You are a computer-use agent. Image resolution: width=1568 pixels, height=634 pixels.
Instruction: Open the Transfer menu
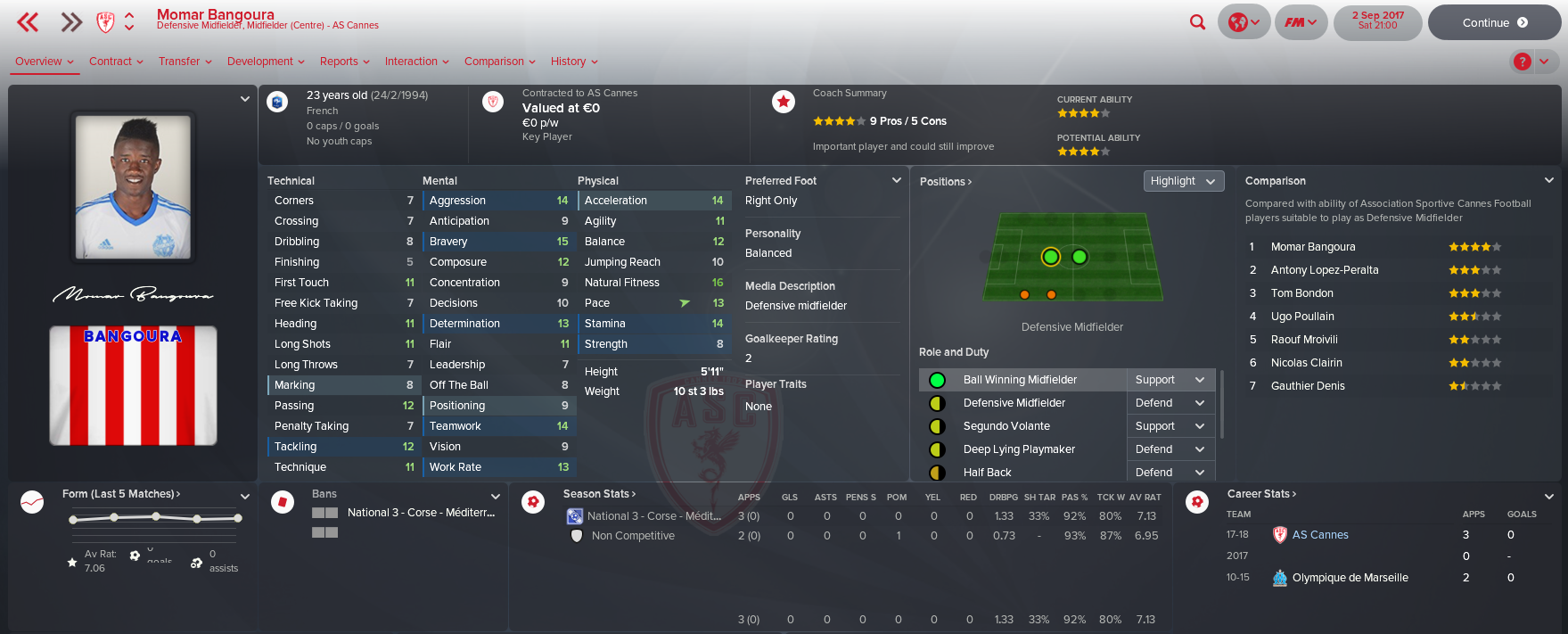pyautogui.click(x=185, y=62)
